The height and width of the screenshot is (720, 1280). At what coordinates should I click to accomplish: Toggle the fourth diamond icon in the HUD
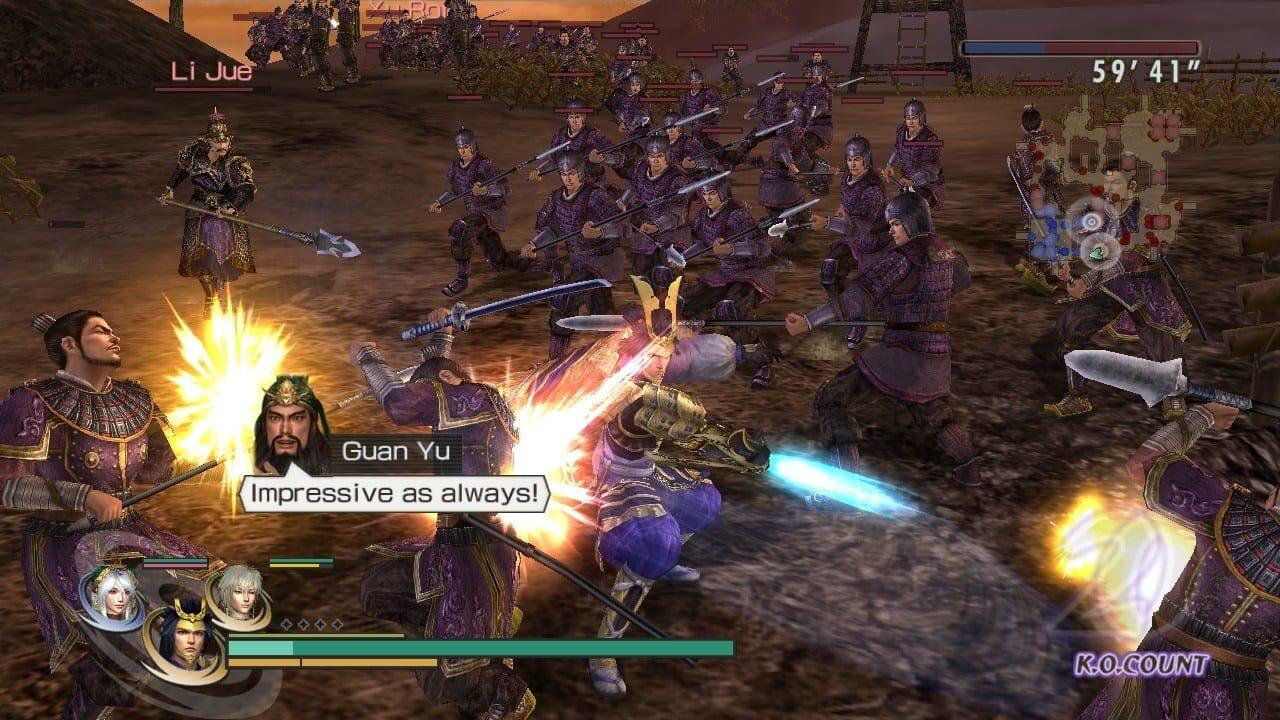click(x=338, y=624)
